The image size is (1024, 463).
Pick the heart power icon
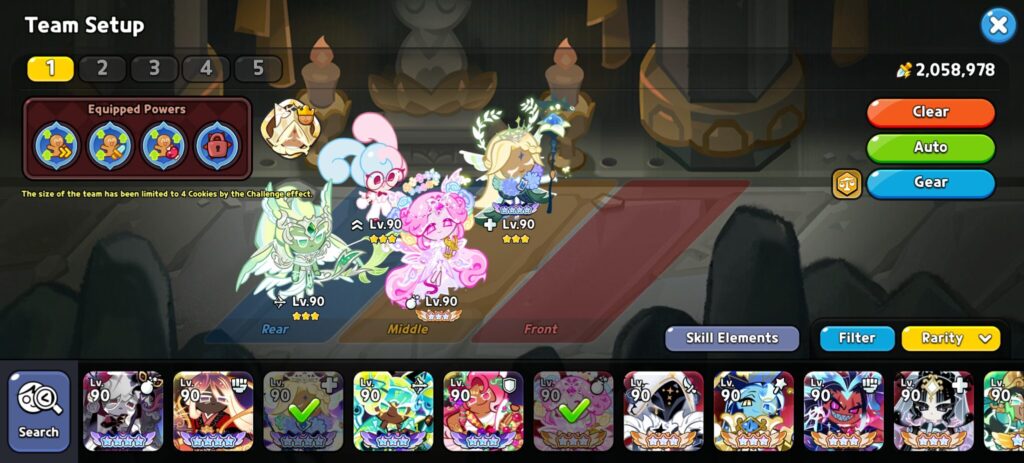pyautogui.click(x=163, y=145)
